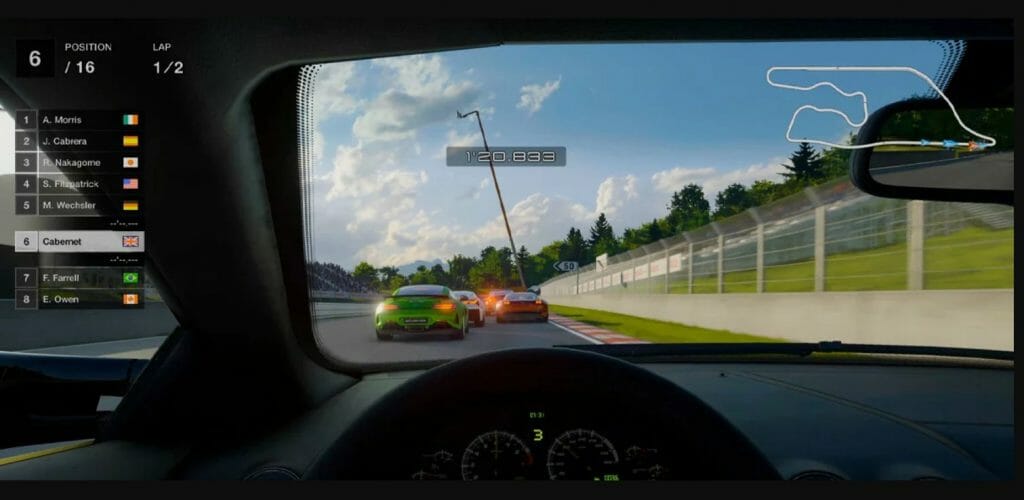This screenshot has height=500, width=1024.
Task: Click E. Owen in the leaderboard
Action: coord(80,298)
